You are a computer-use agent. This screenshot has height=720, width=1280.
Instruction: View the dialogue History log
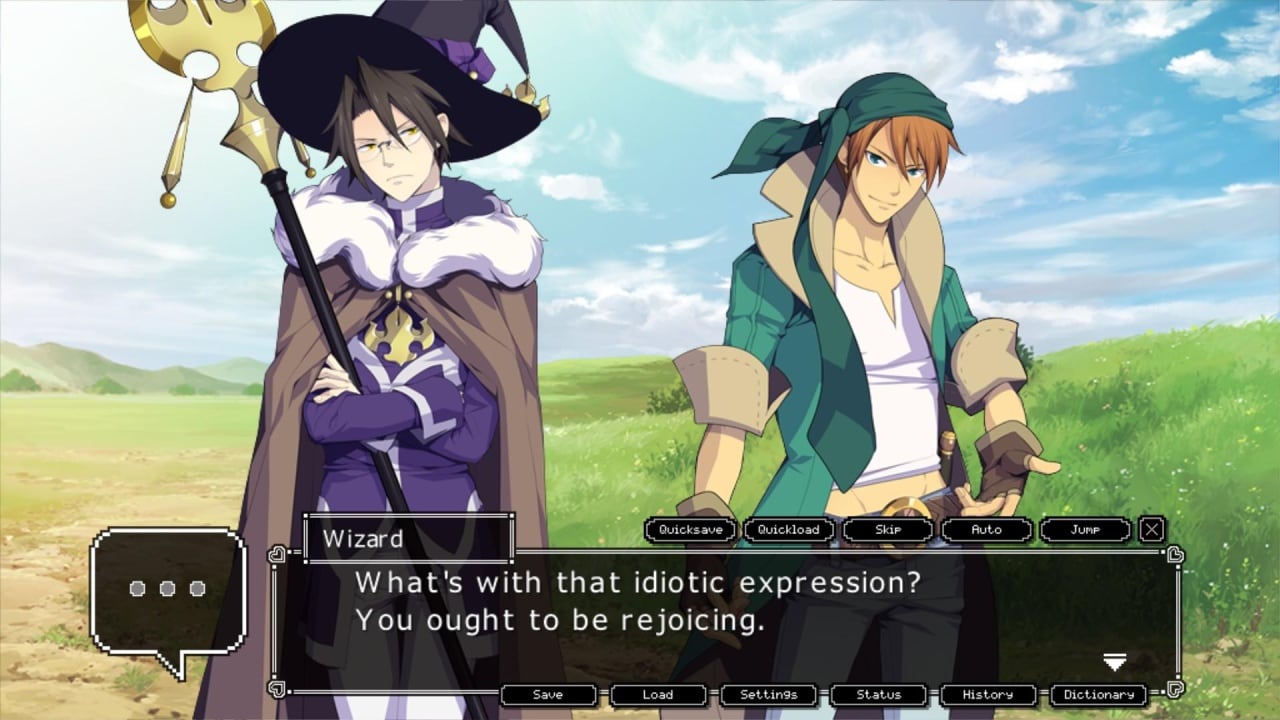tap(988, 695)
